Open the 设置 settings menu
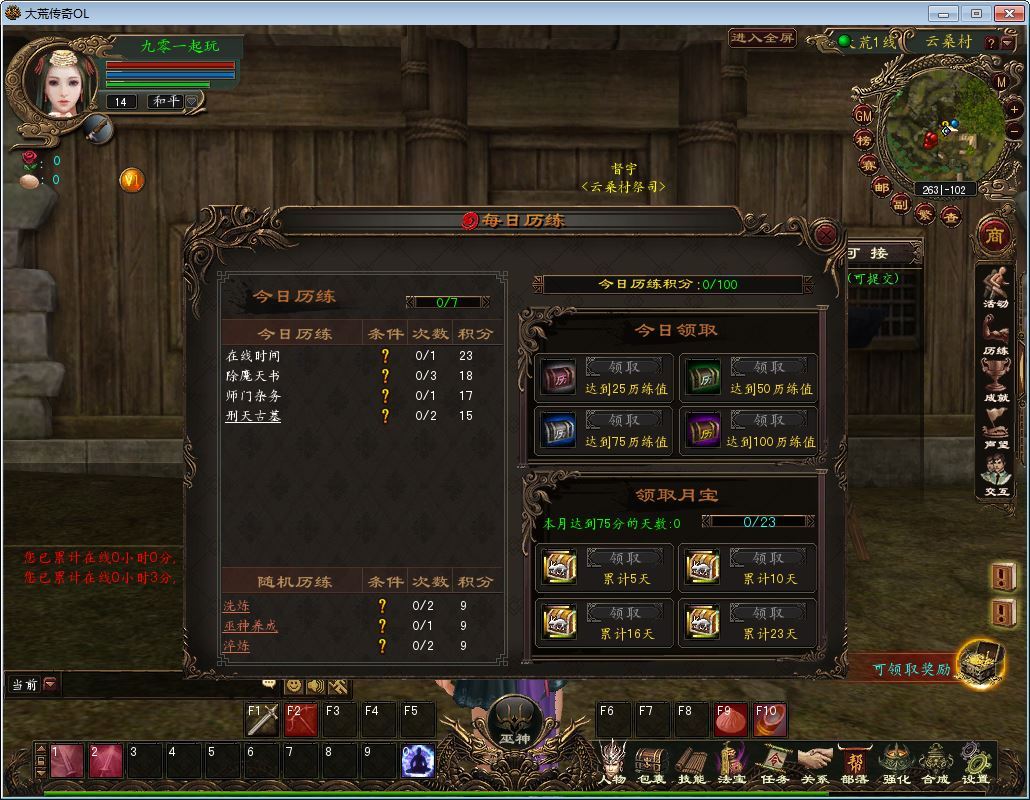This screenshot has width=1030, height=800. [975, 763]
